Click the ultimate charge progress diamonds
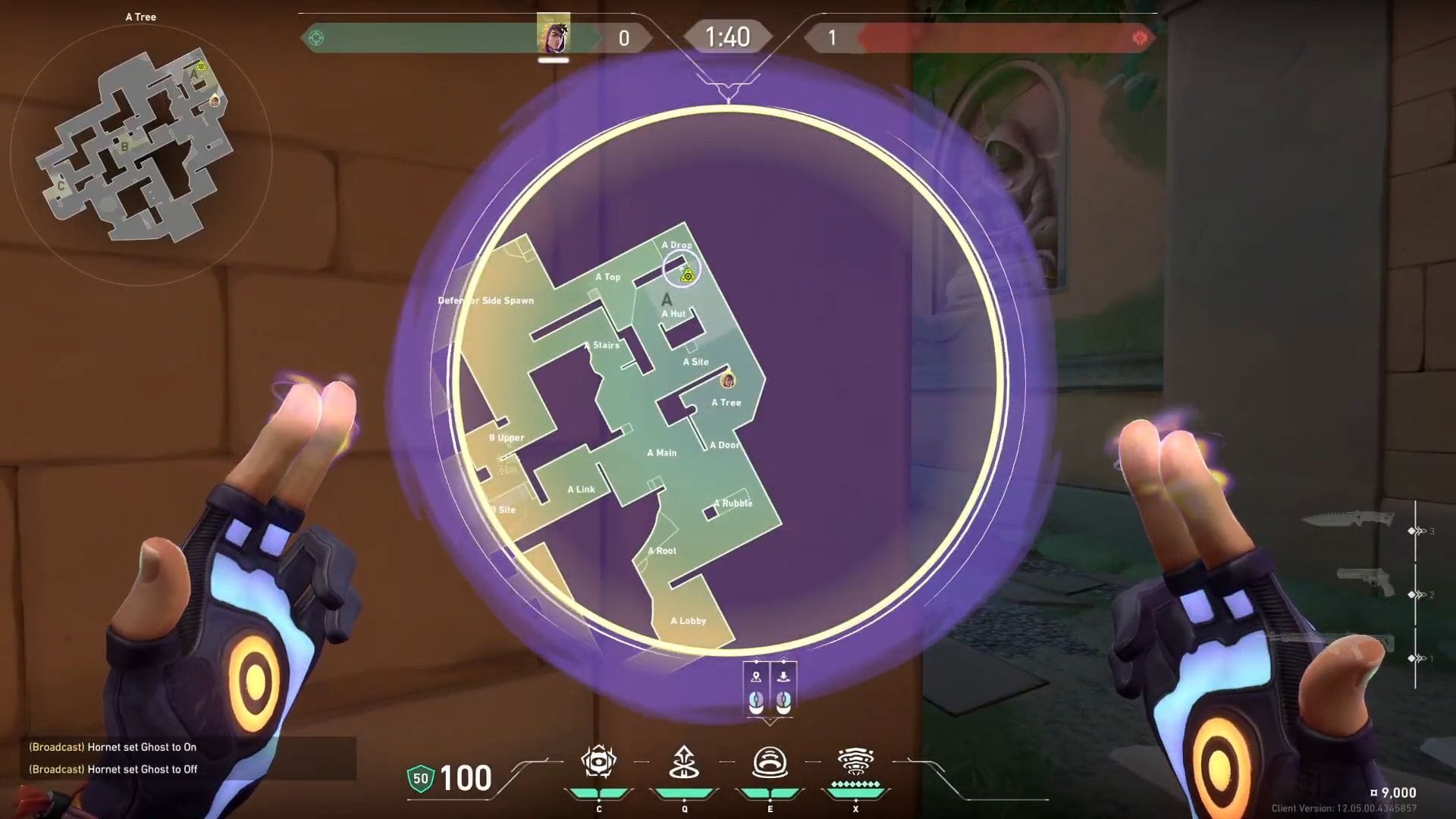 click(855, 784)
